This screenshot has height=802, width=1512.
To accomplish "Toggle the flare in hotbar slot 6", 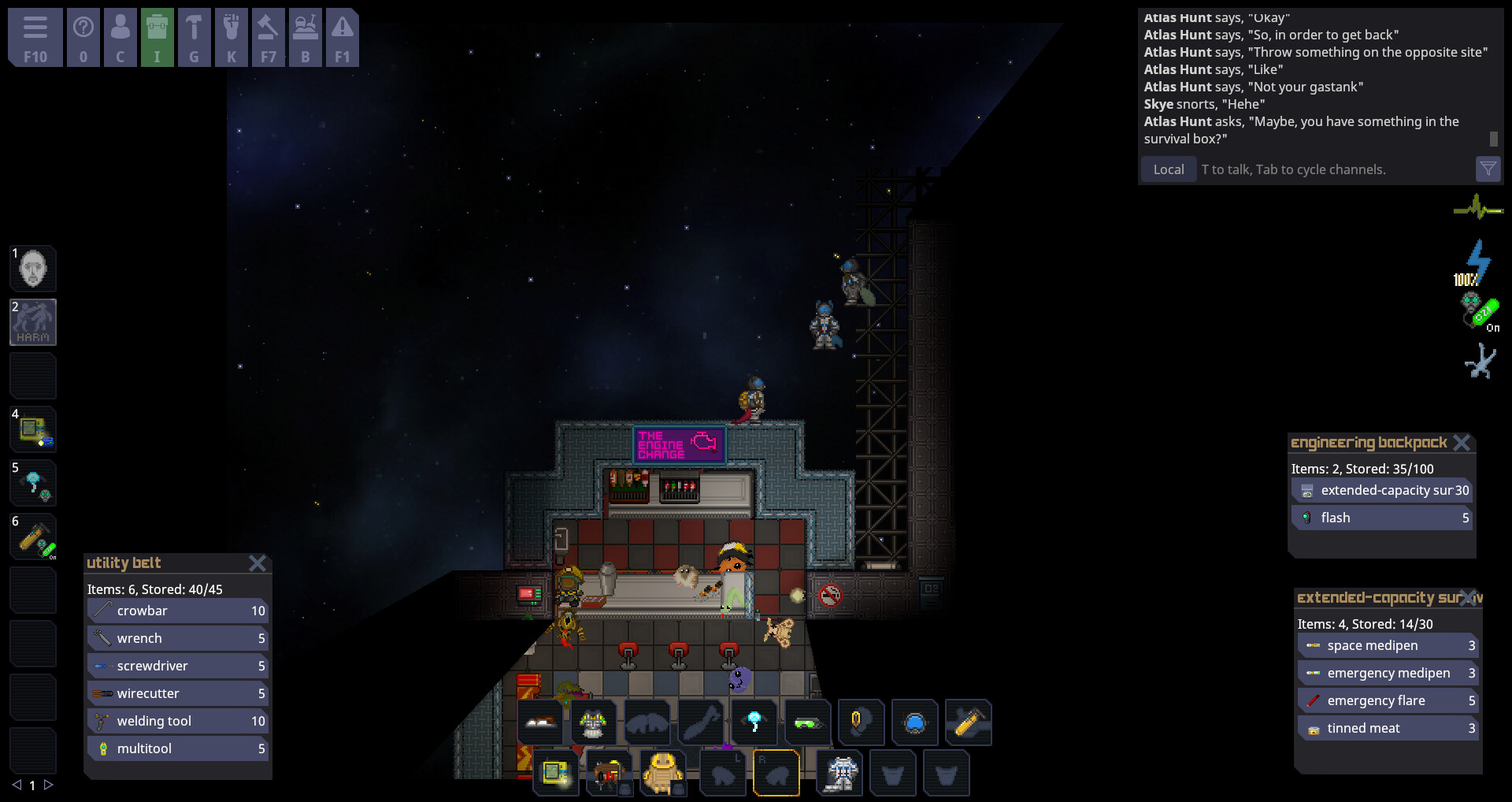I will (33, 537).
